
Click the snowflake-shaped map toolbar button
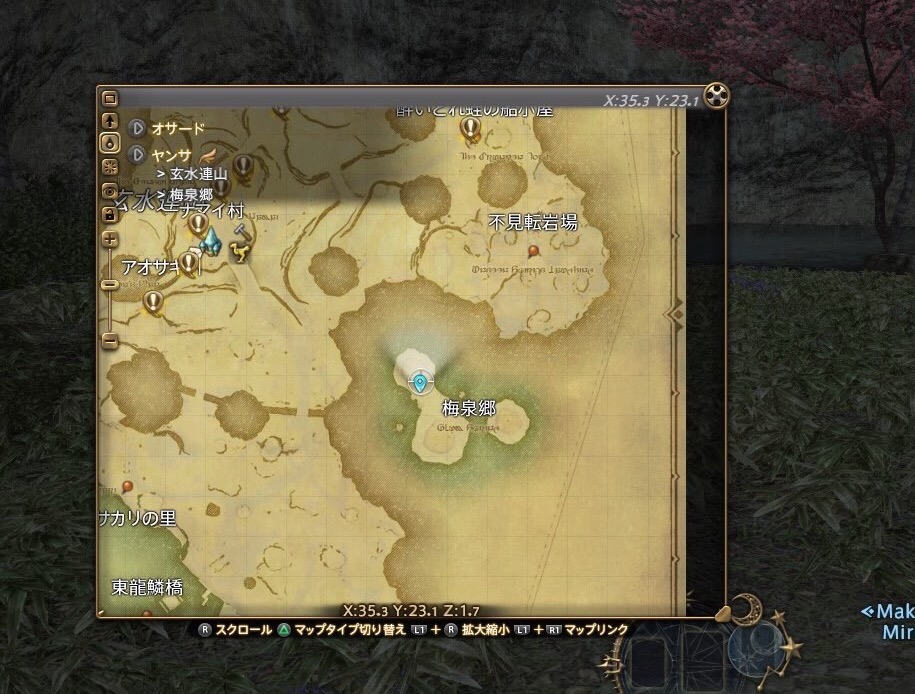[x=110, y=166]
